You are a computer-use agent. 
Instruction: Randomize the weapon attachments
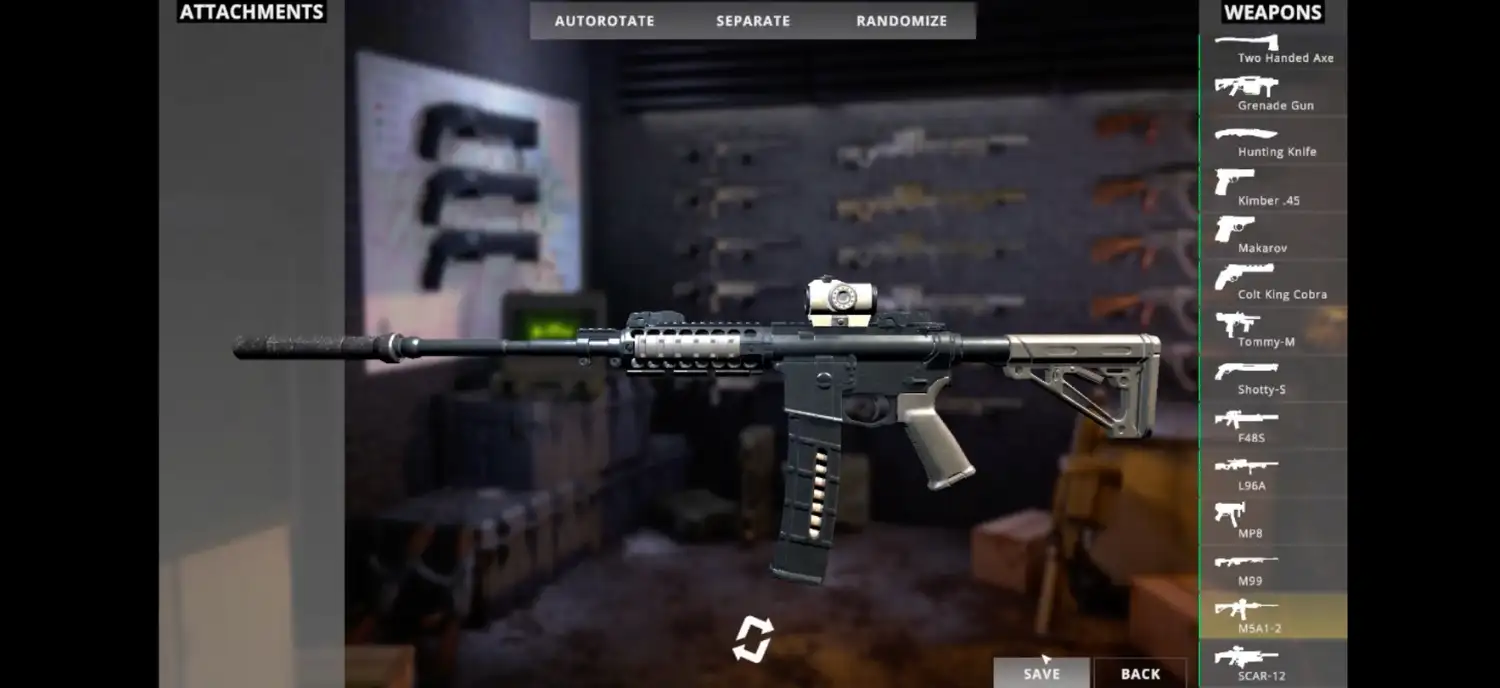pos(901,21)
